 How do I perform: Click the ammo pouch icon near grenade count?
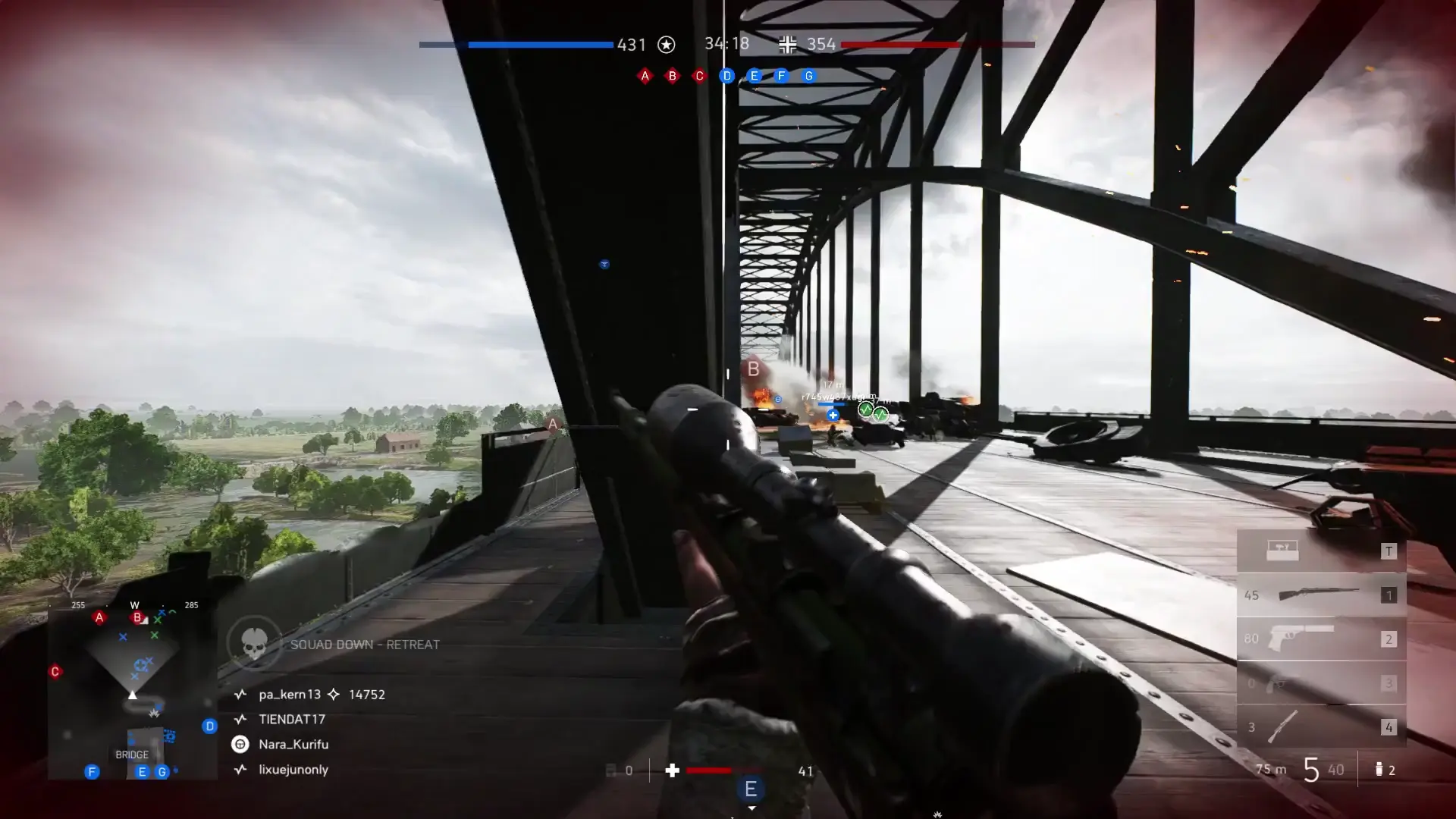click(x=1379, y=769)
